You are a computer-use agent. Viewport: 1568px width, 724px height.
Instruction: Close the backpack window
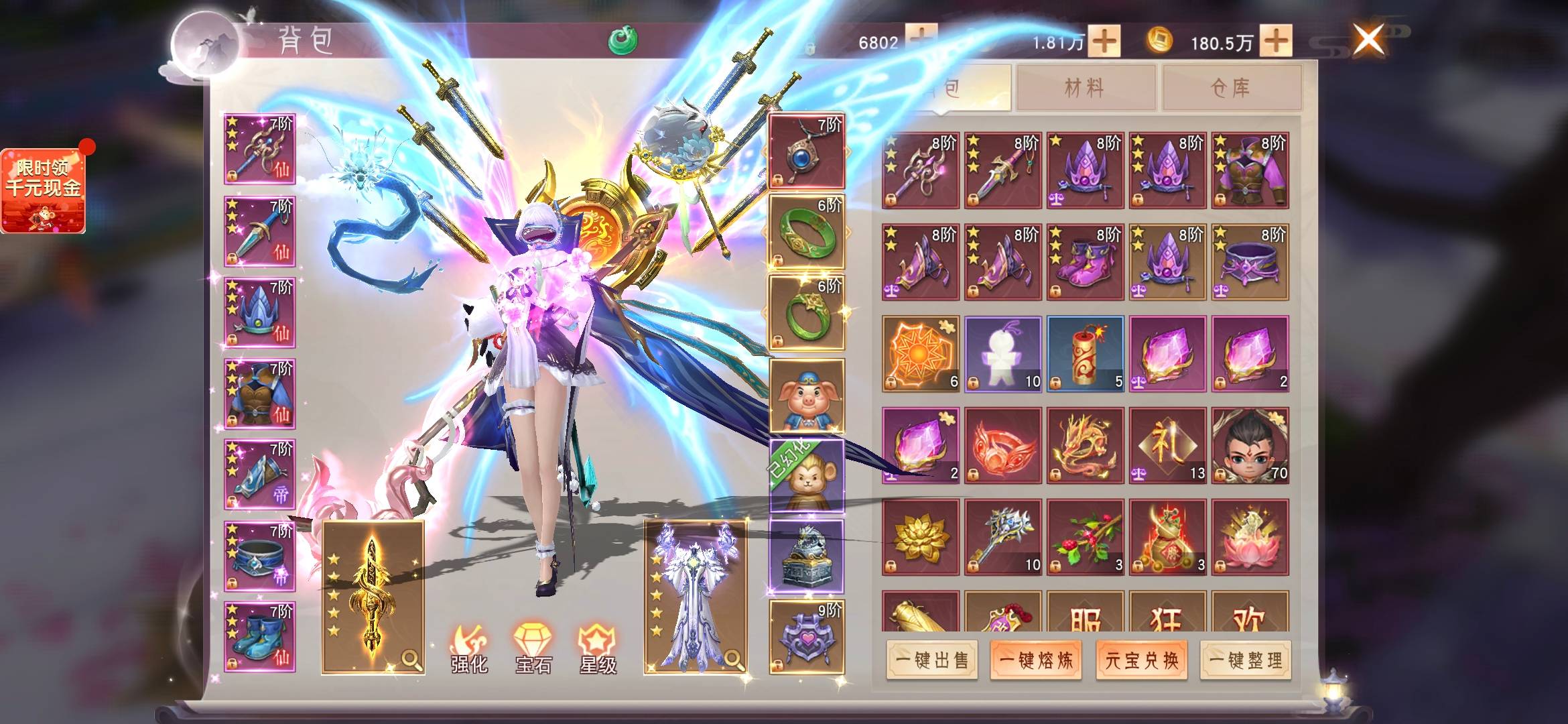point(1368,40)
